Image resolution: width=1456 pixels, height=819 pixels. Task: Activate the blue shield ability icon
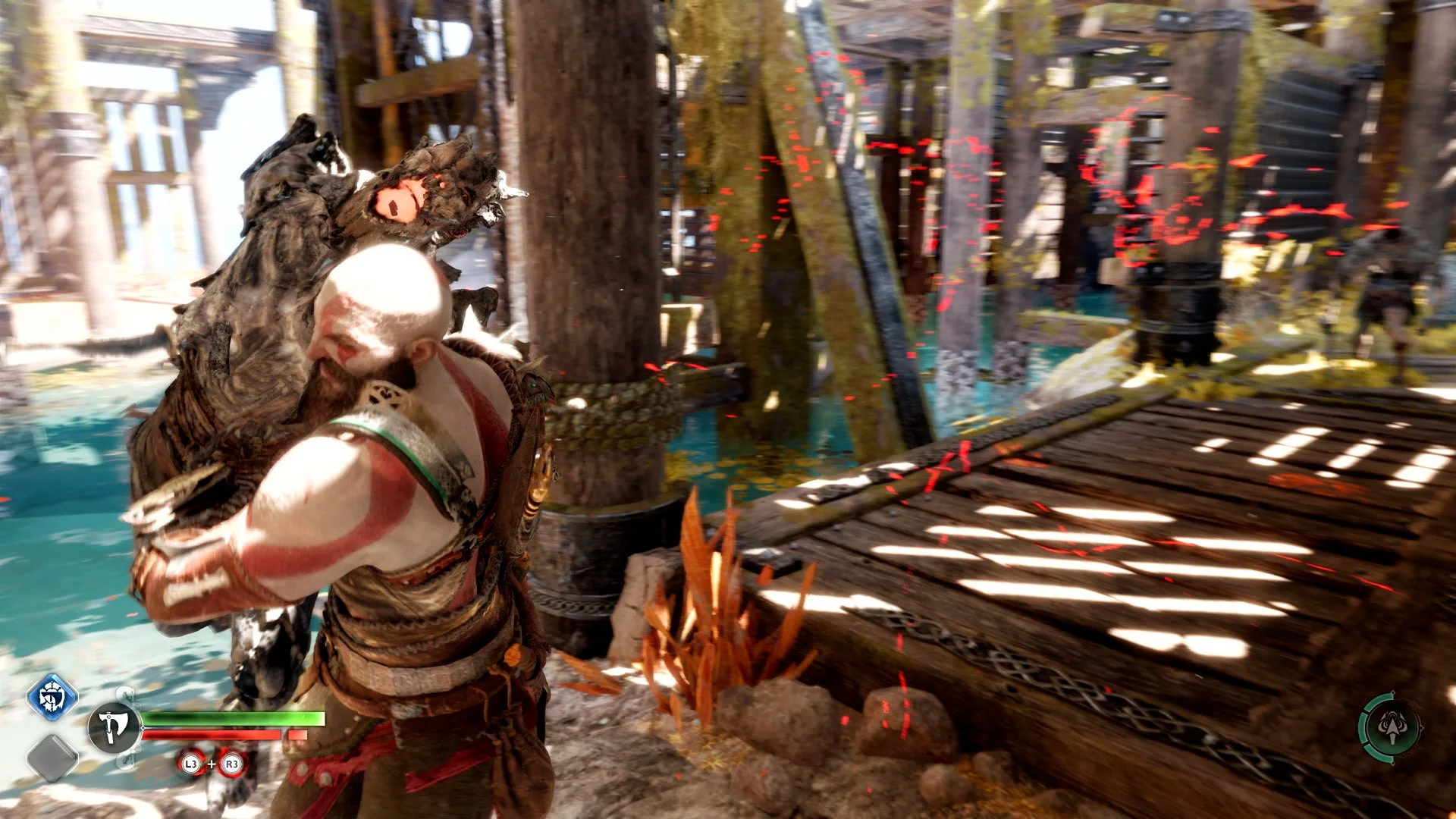click(x=52, y=697)
